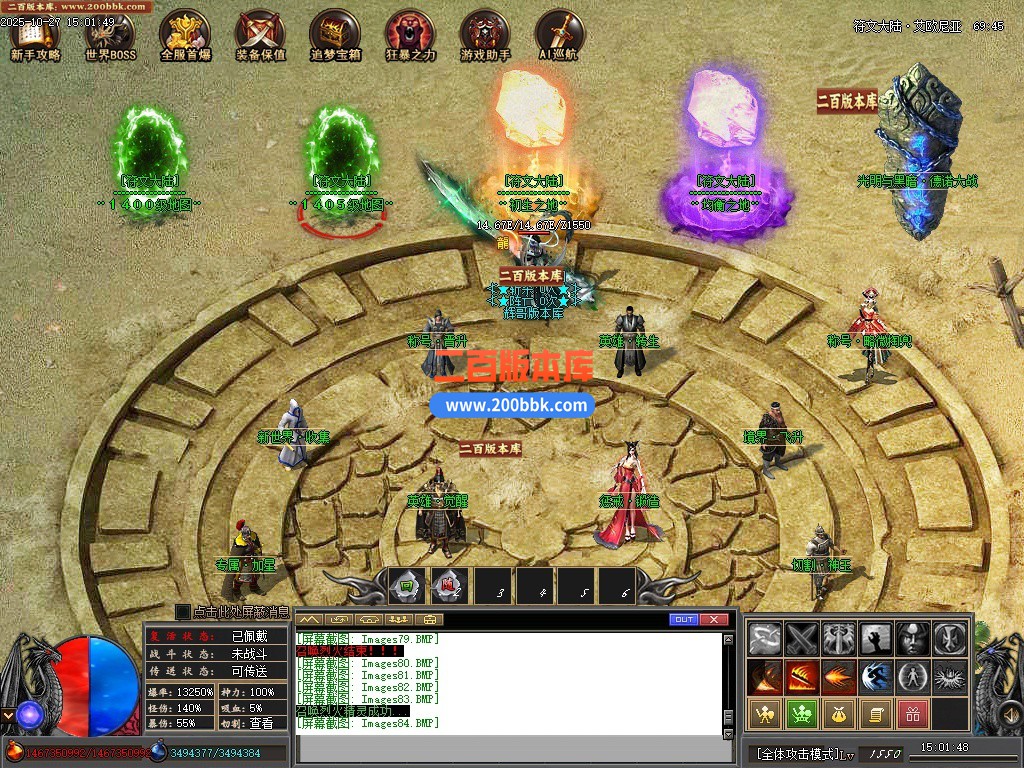Open the 追梦宝箱 treasure chest
This screenshot has height=768, width=1024.
tap(335, 37)
